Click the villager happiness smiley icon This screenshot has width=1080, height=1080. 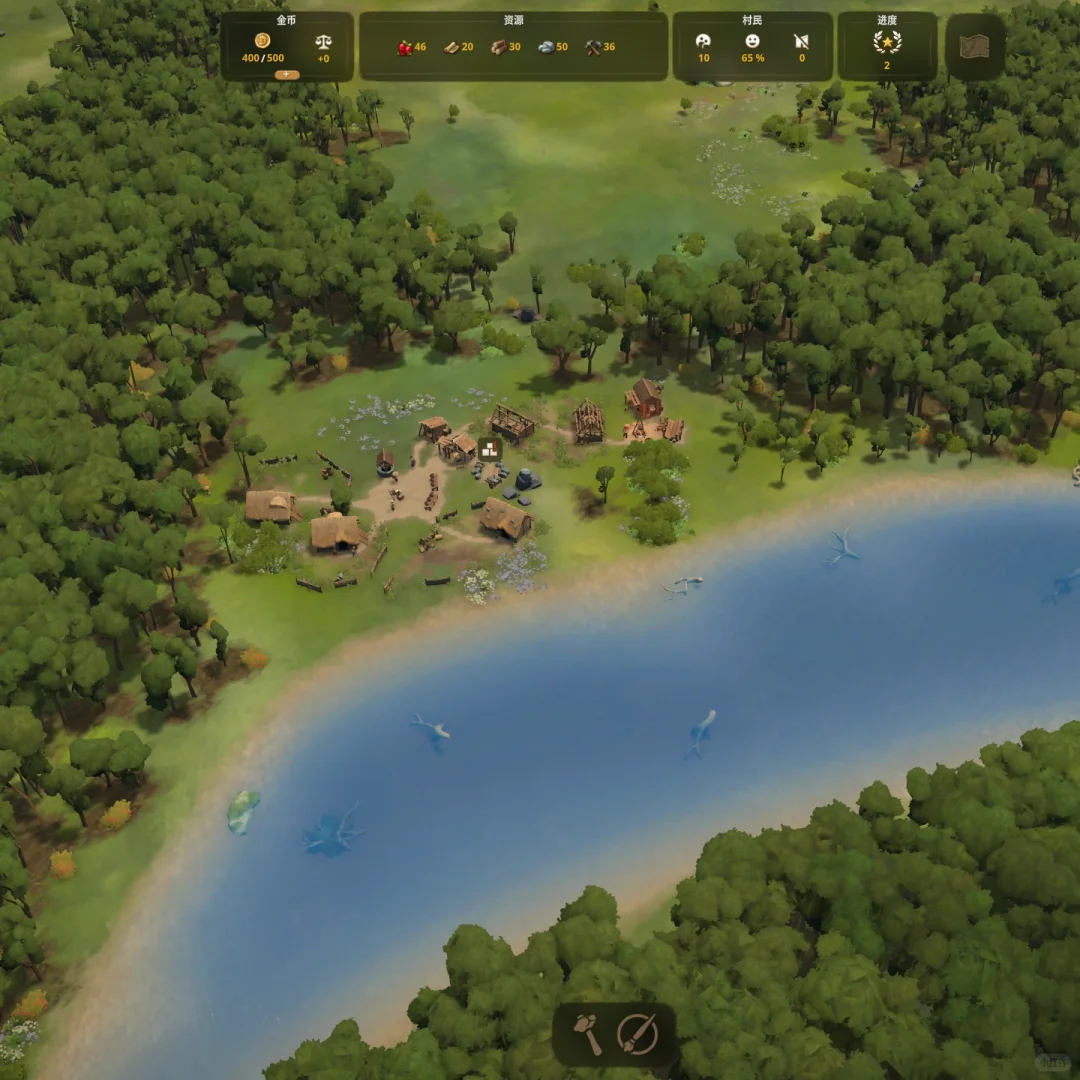(752, 41)
